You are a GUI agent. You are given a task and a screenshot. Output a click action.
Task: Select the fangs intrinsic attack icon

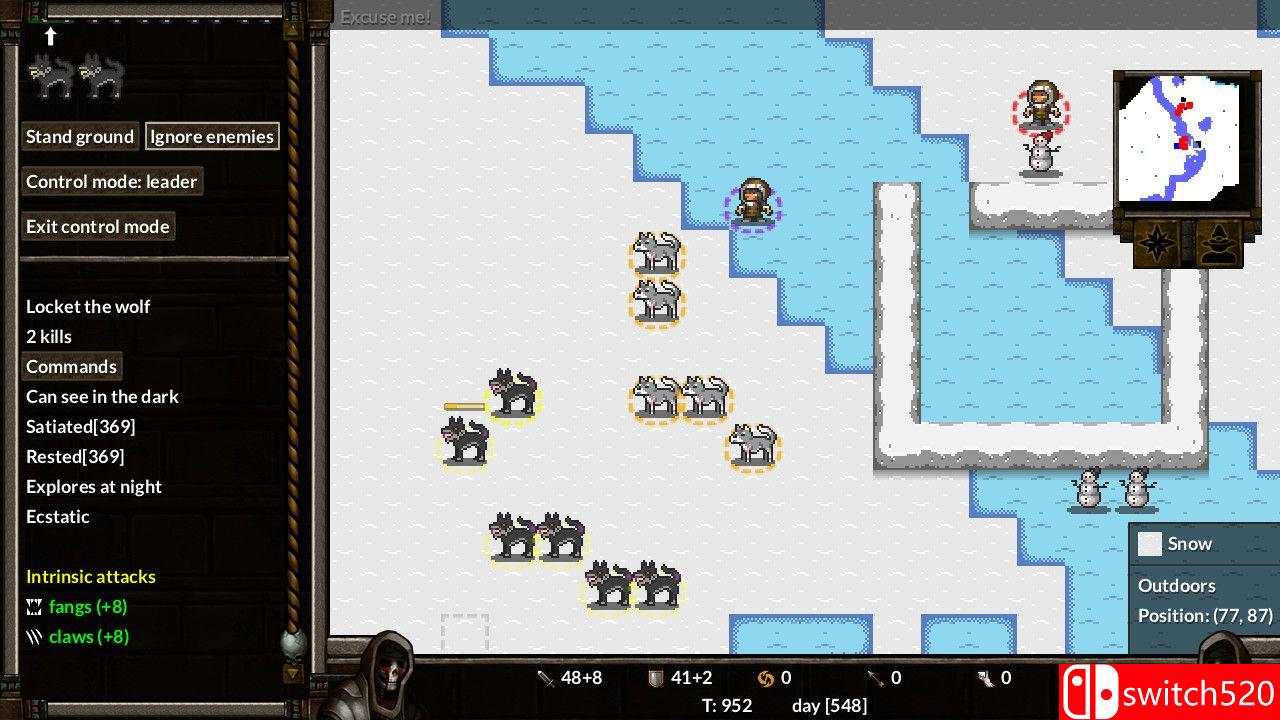coord(33,606)
